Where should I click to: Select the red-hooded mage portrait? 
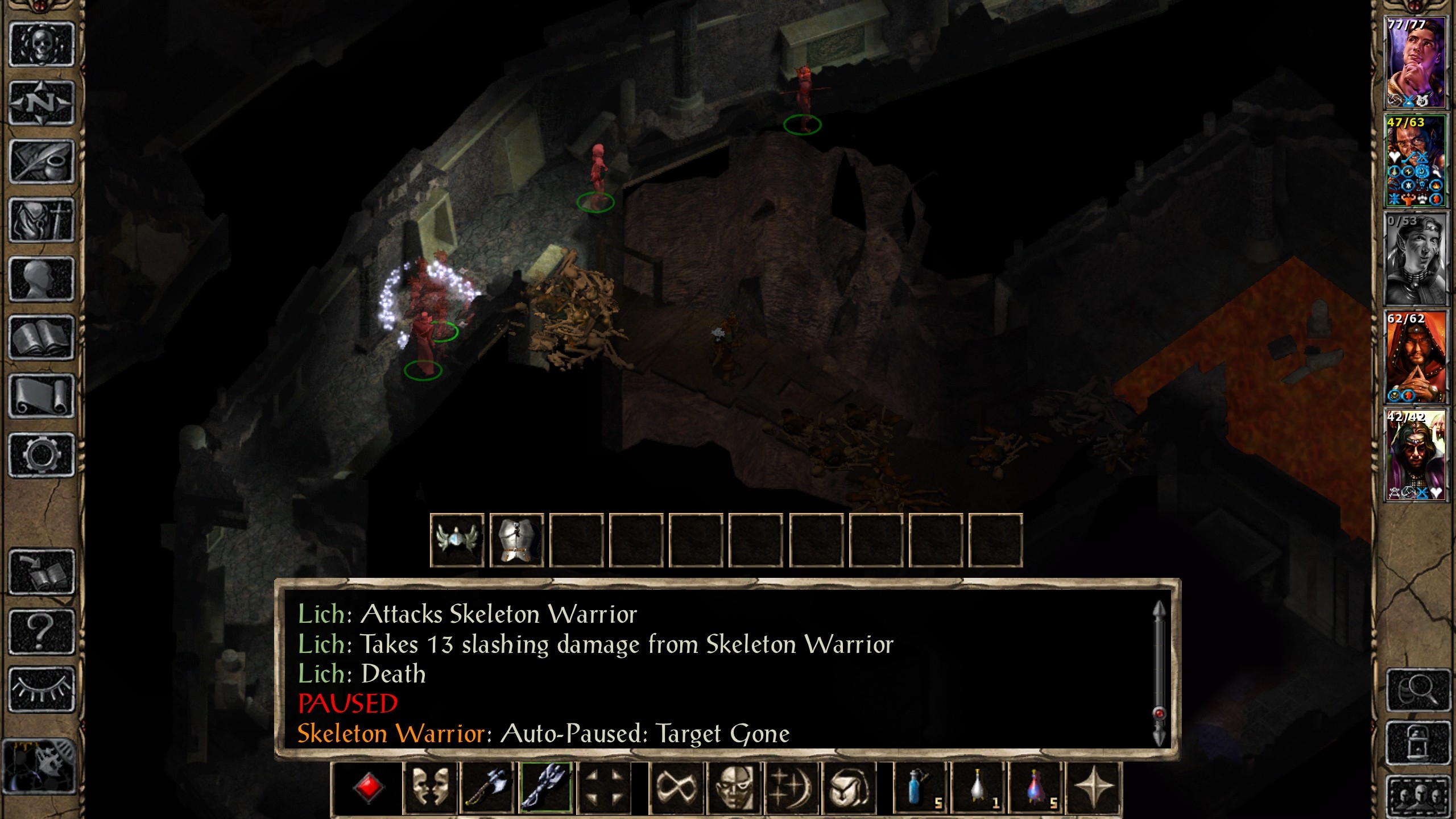1415,357
